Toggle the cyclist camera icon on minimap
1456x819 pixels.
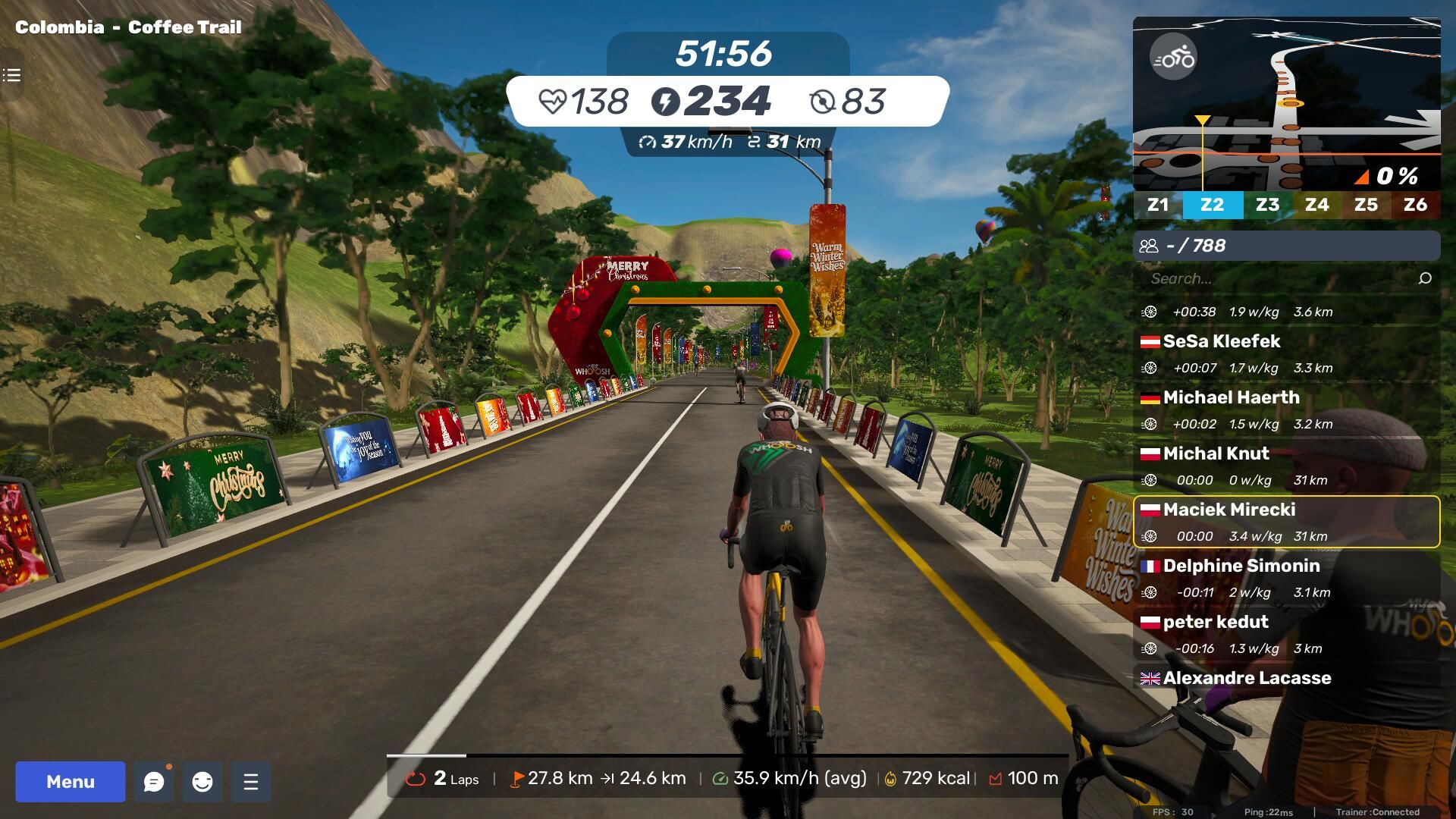1173,57
